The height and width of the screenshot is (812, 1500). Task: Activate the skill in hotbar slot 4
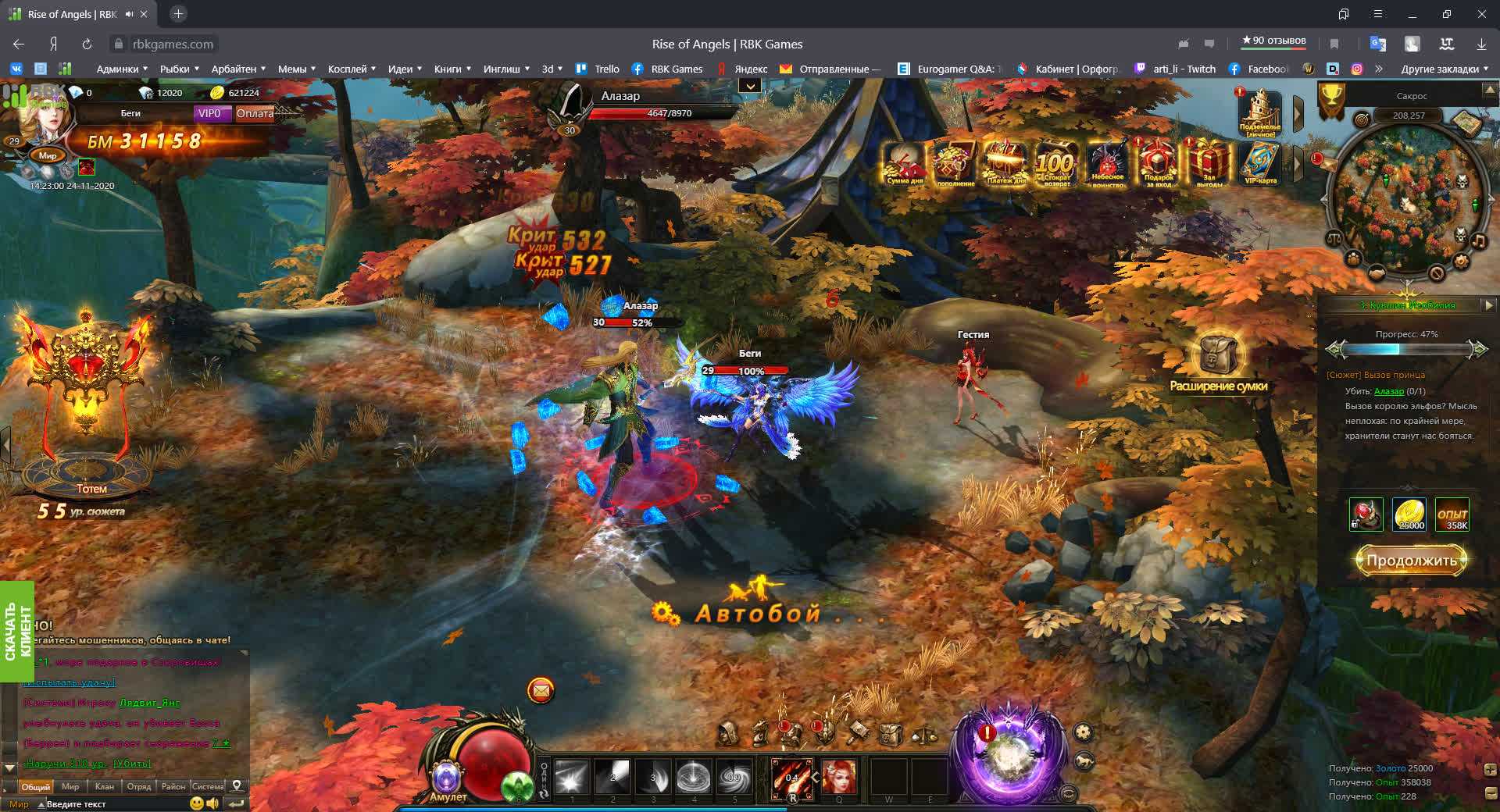(x=693, y=777)
